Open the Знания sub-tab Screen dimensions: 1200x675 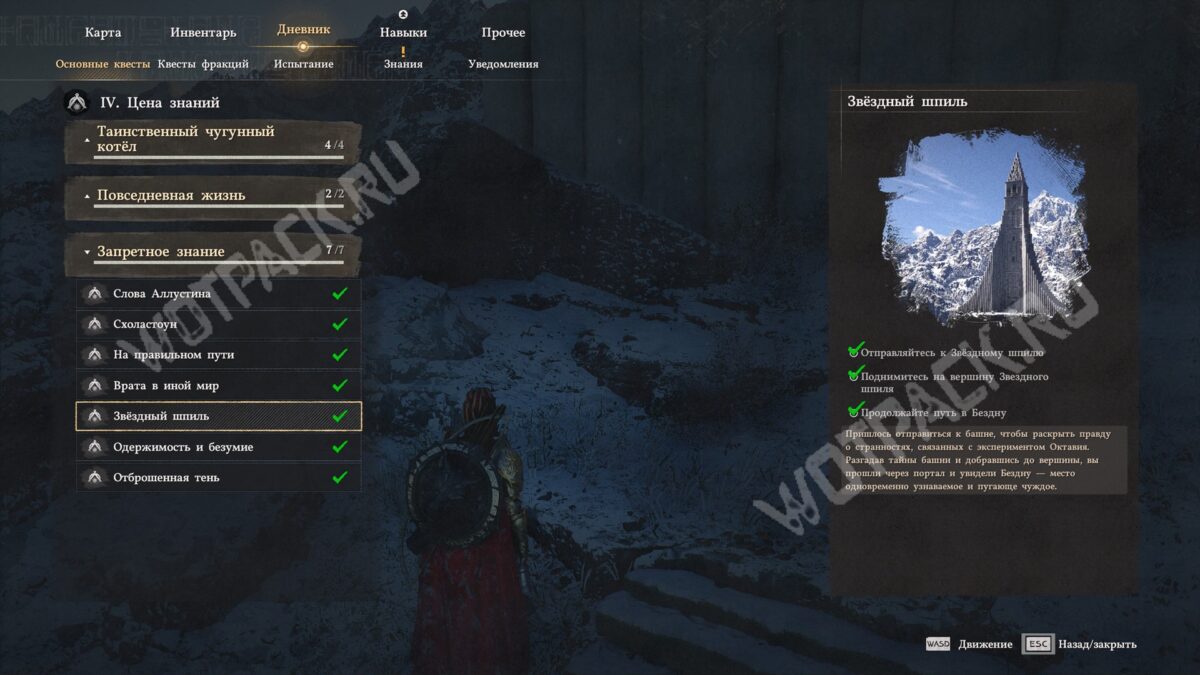403,64
